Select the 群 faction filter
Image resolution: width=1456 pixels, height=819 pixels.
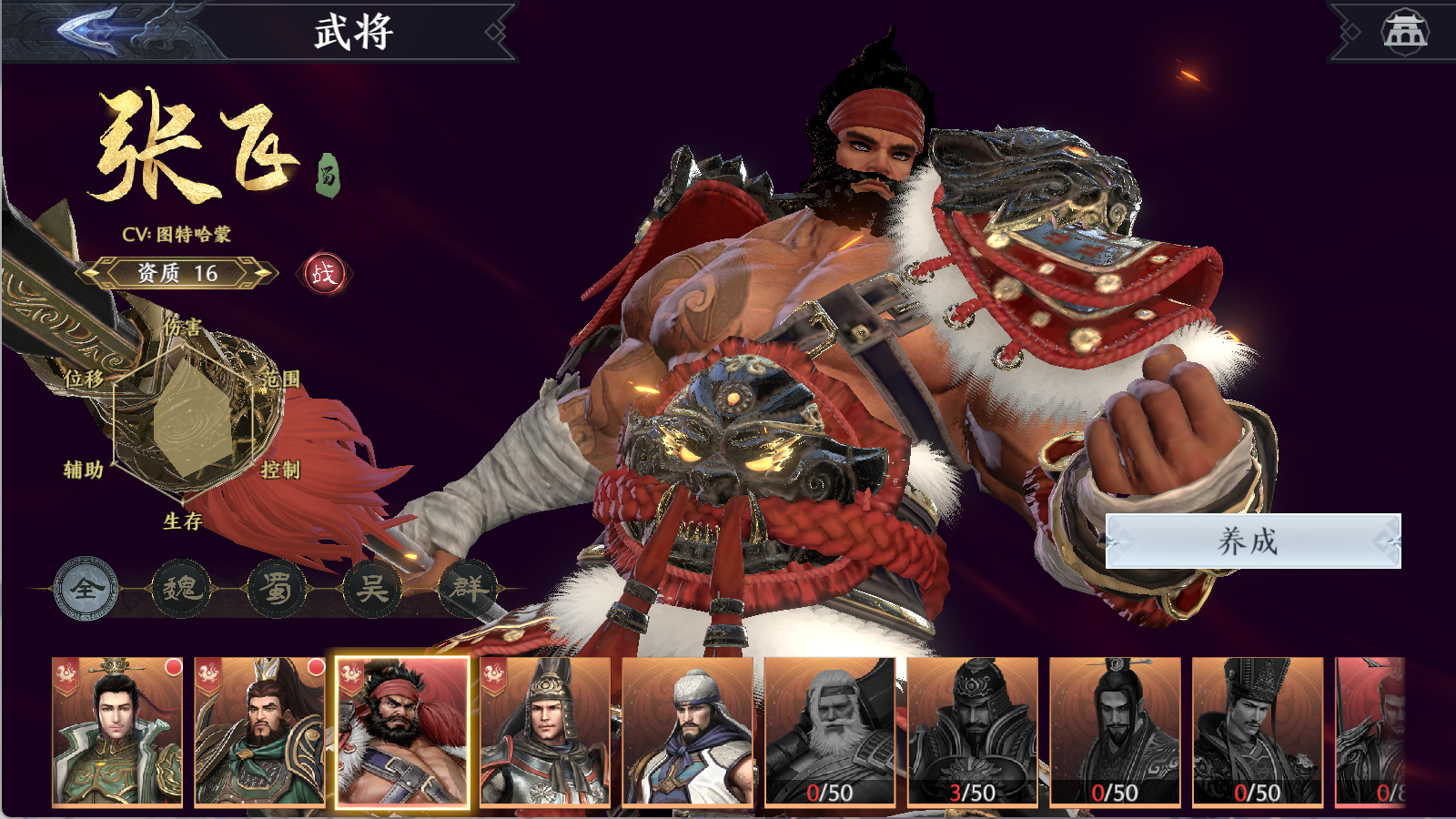coord(468,589)
